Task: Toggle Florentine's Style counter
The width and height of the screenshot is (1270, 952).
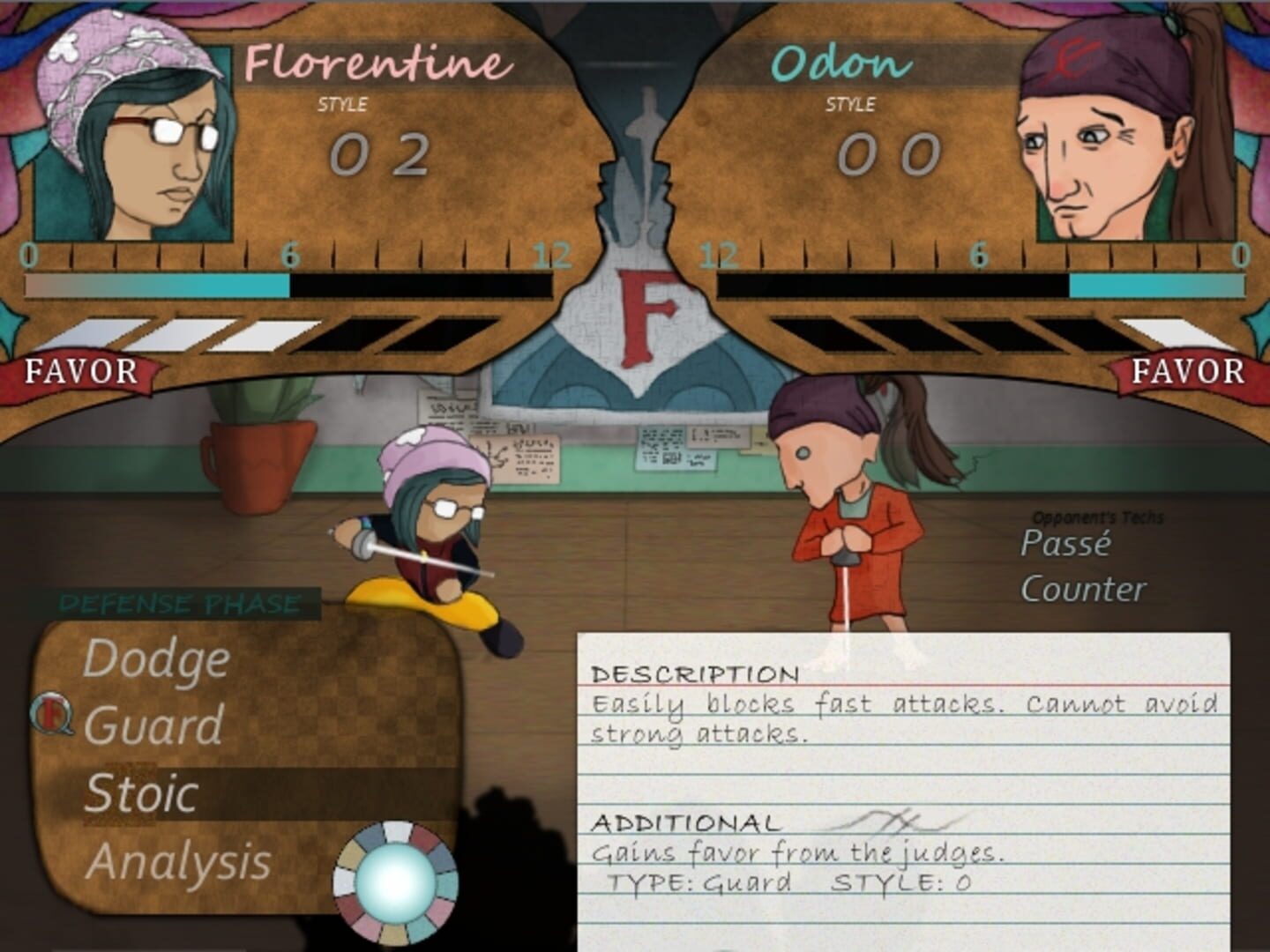Action: pos(379,155)
